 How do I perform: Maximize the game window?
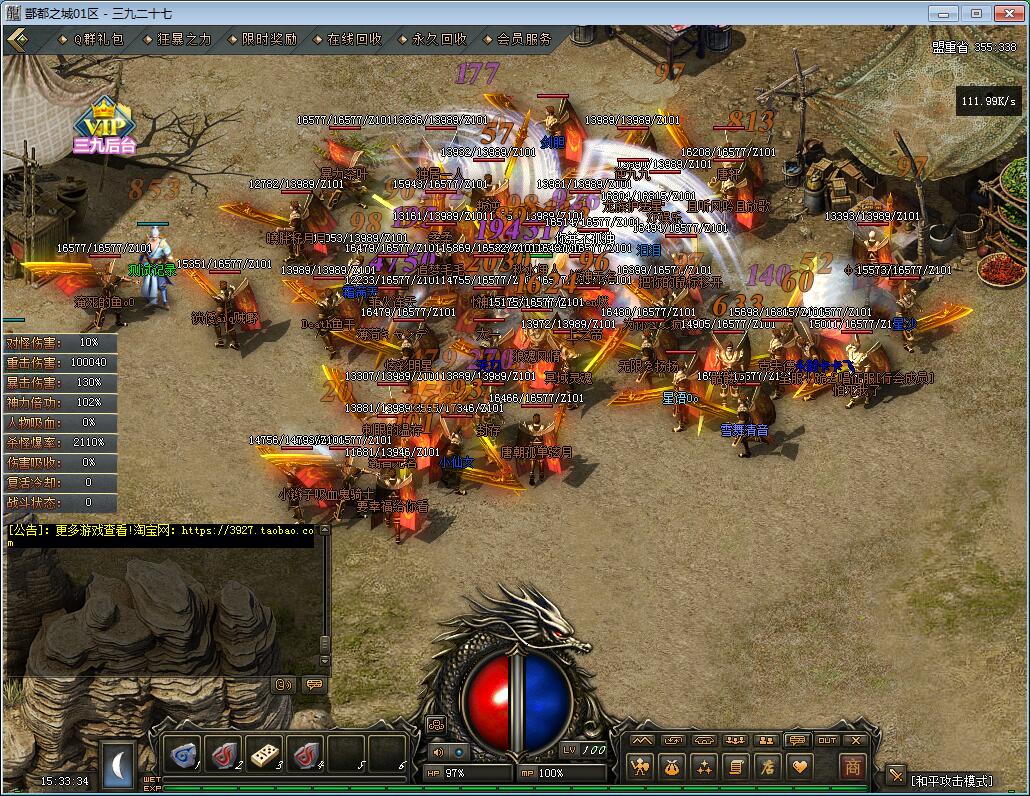pyautogui.click(x=977, y=13)
